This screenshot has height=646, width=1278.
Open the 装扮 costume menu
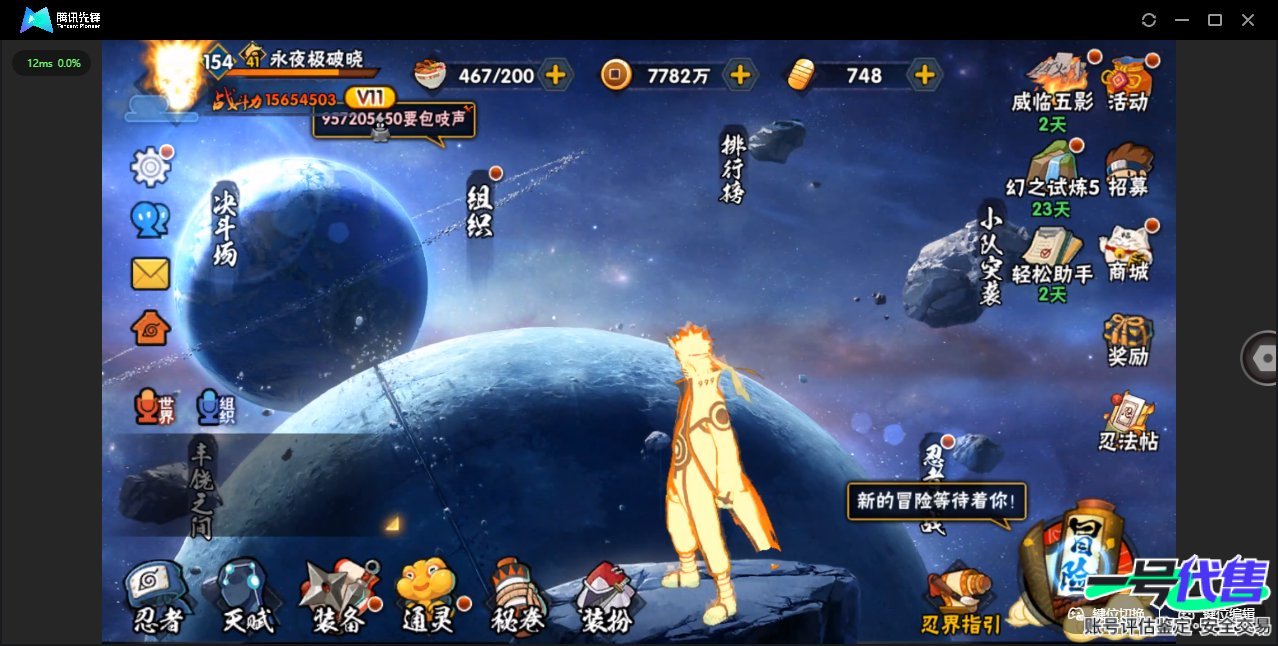[x=606, y=598]
